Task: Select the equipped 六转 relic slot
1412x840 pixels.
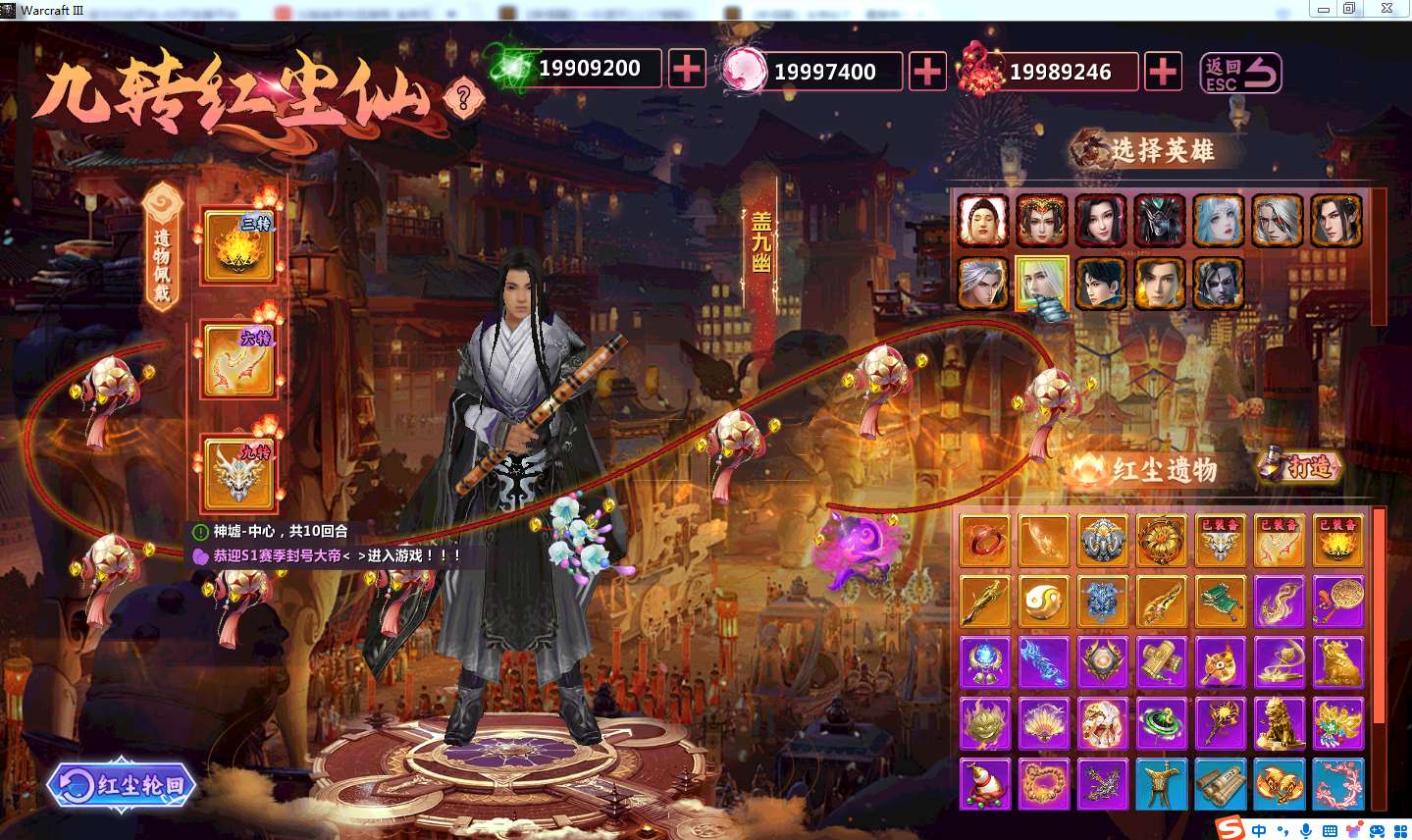Action: [238, 359]
